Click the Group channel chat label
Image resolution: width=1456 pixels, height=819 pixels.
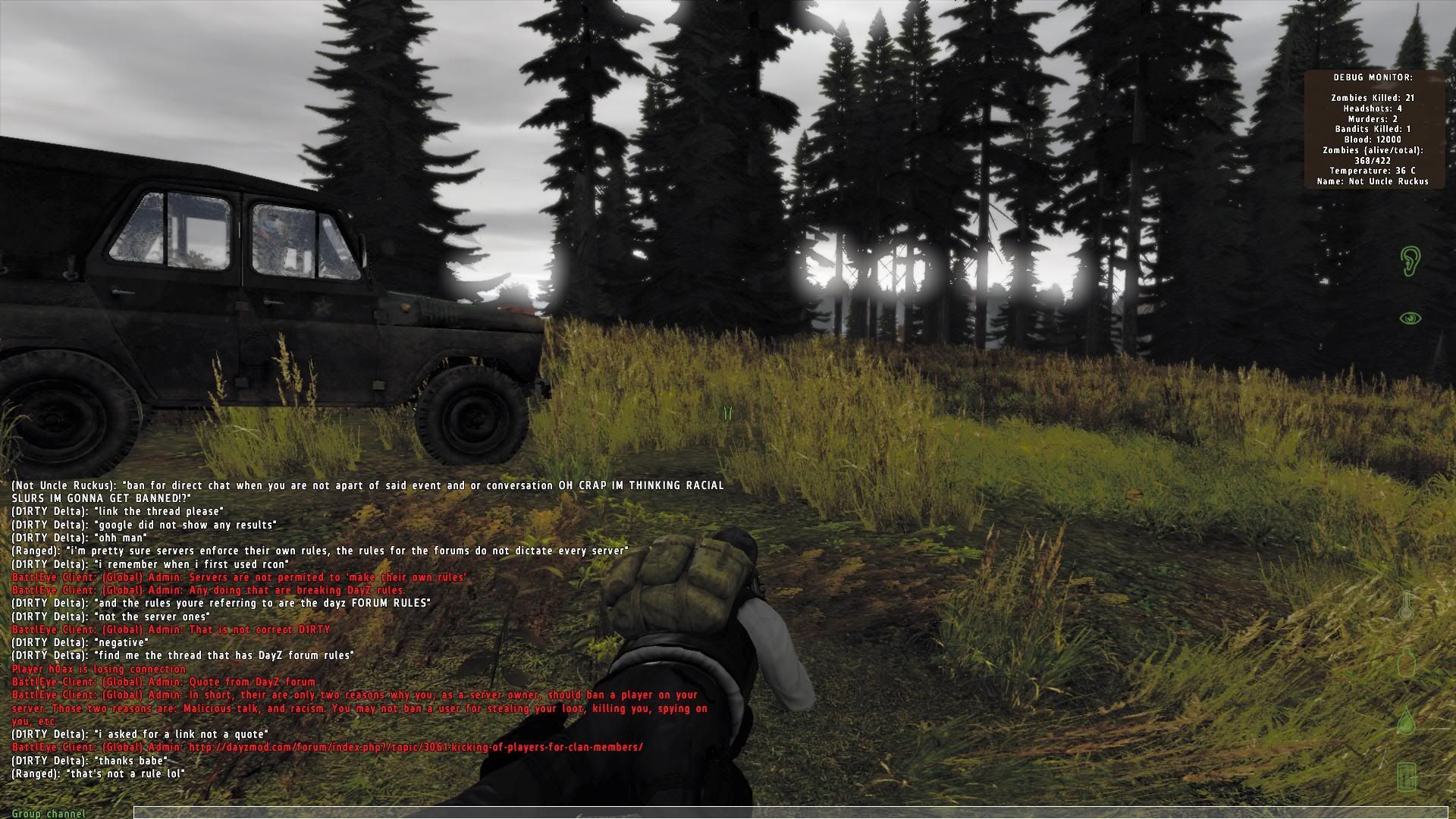tap(49, 814)
